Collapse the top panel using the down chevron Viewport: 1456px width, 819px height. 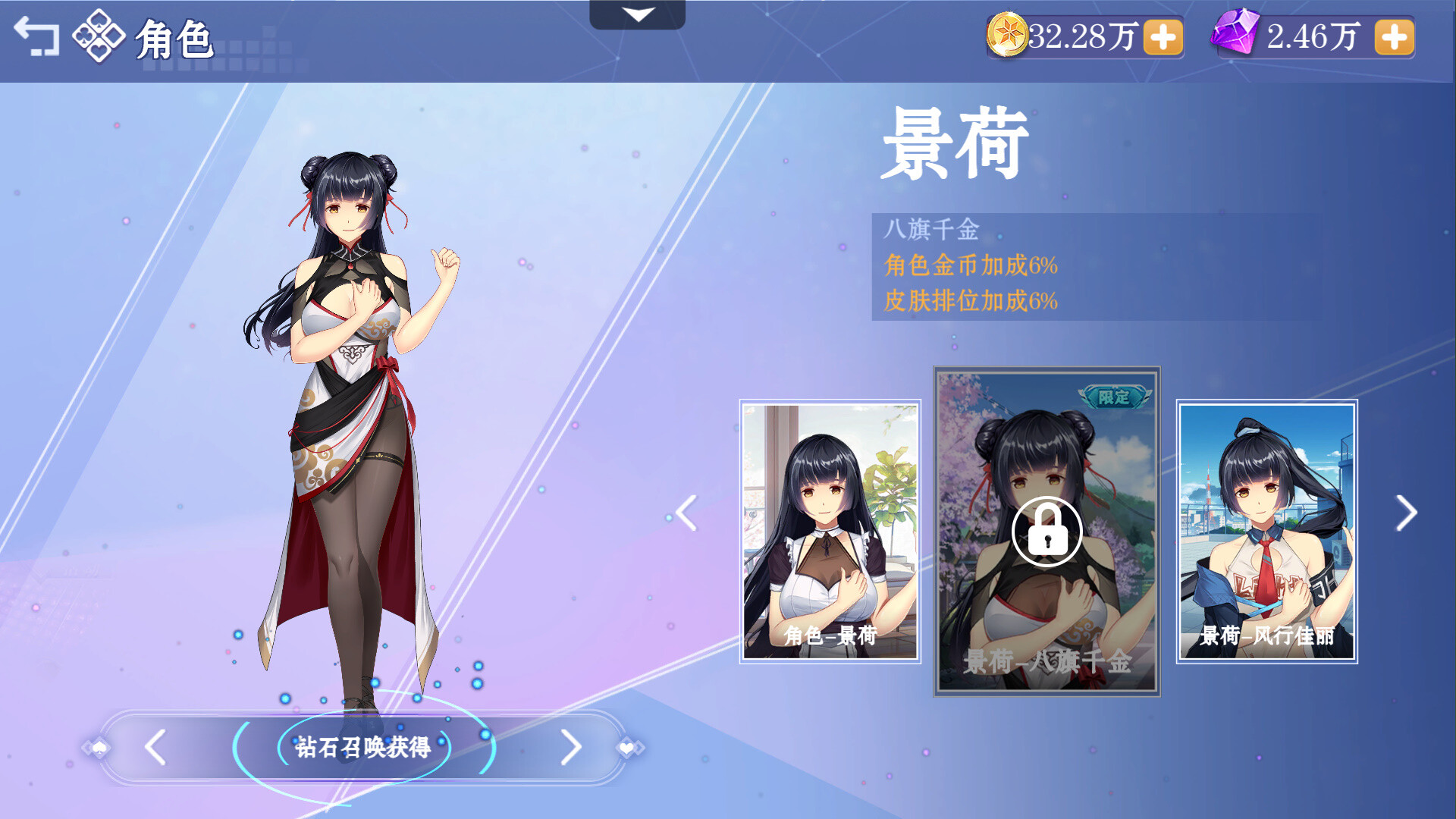pos(638,13)
